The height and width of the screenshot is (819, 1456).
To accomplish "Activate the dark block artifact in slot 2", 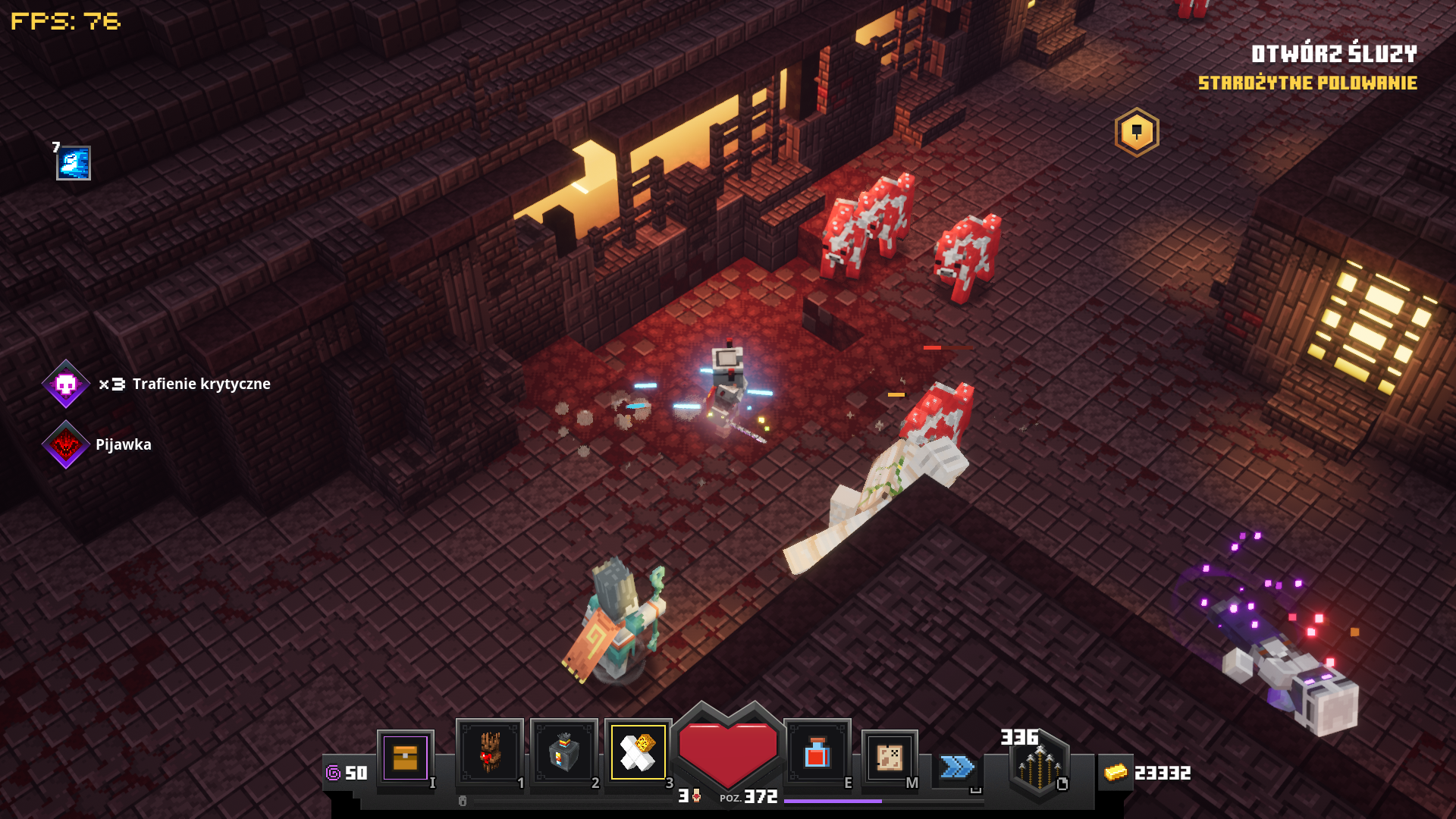I will pos(563,752).
